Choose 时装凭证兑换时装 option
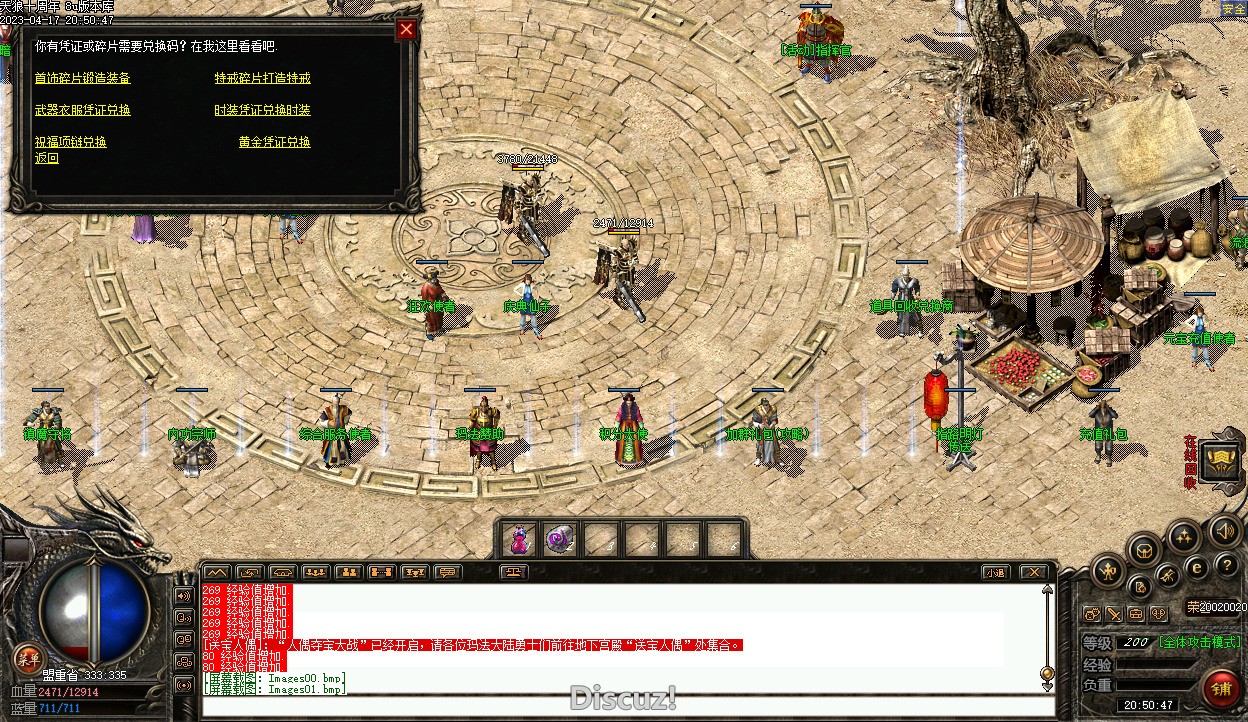 pyautogui.click(x=262, y=110)
